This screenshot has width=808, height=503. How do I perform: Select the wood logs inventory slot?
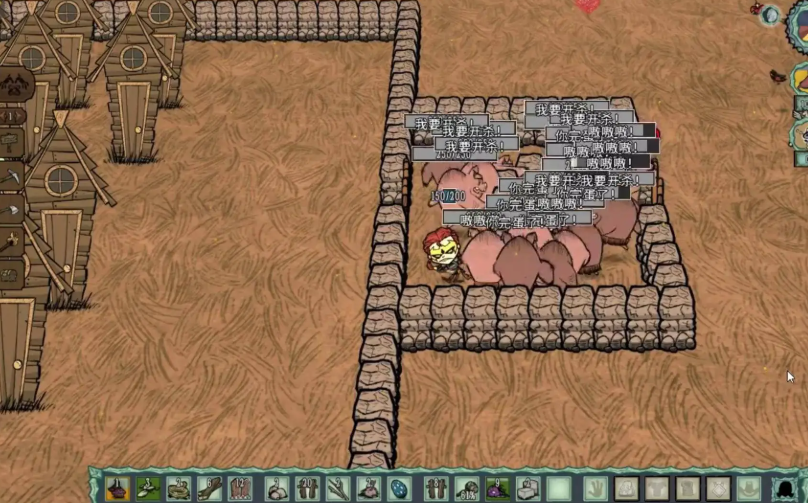pos(211,488)
